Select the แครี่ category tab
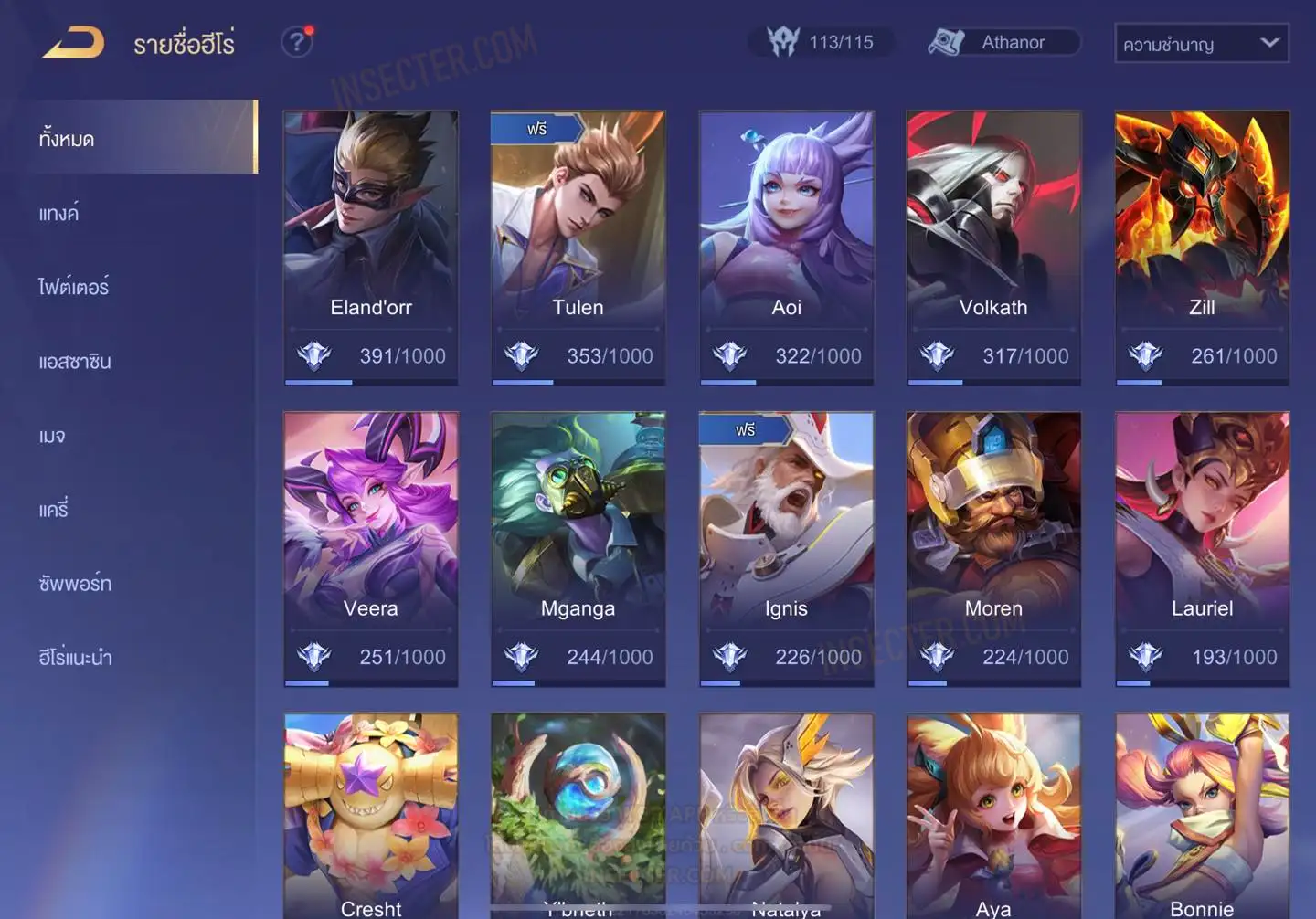 [x=54, y=510]
